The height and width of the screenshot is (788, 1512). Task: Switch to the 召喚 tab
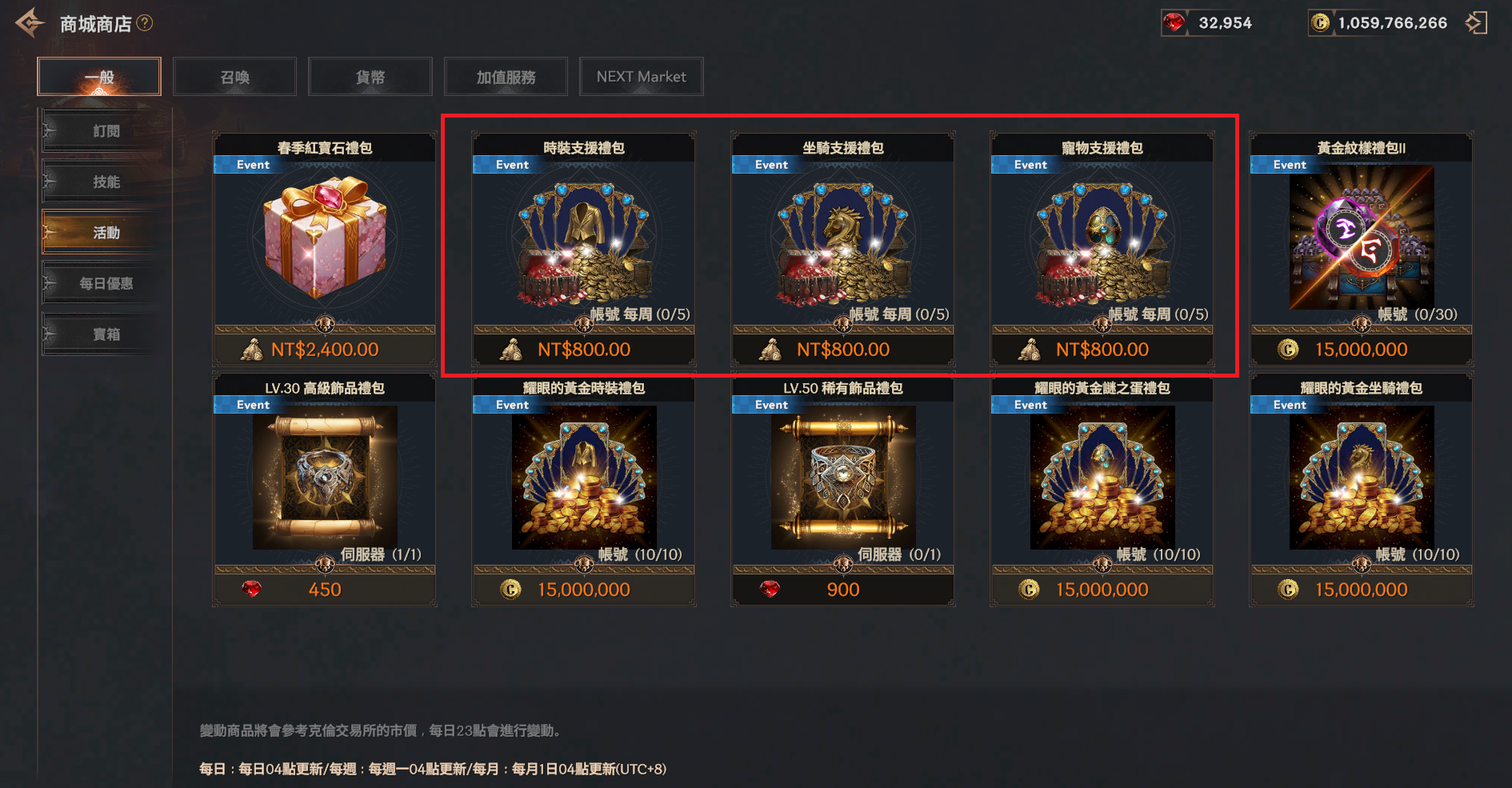(x=234, y=77)
